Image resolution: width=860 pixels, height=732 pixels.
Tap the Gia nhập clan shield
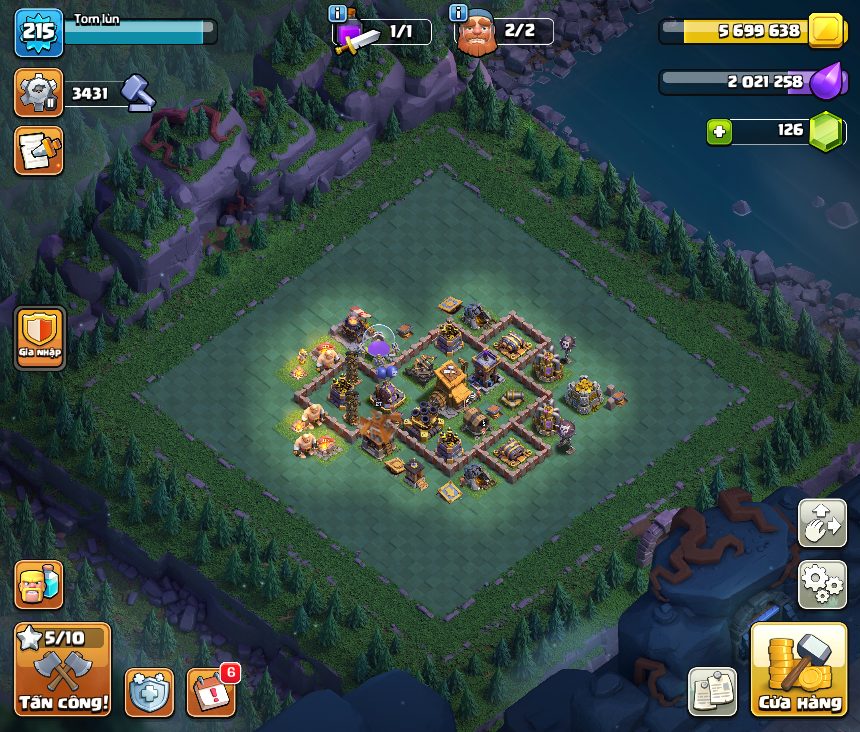click(x=40, y=339)
